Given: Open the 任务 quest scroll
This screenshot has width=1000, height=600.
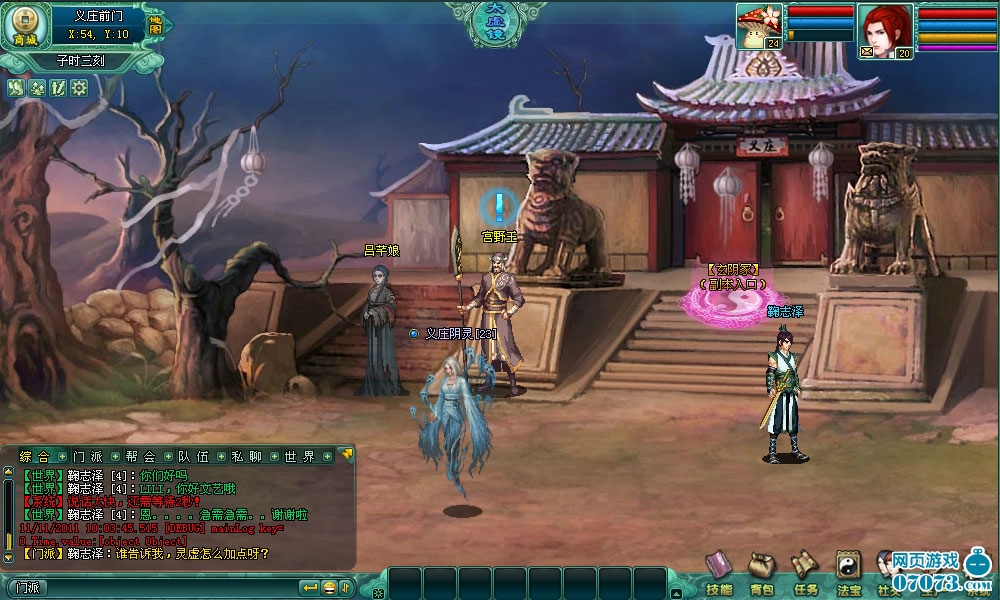Looking at the screenshot, I should coord(805,572).
